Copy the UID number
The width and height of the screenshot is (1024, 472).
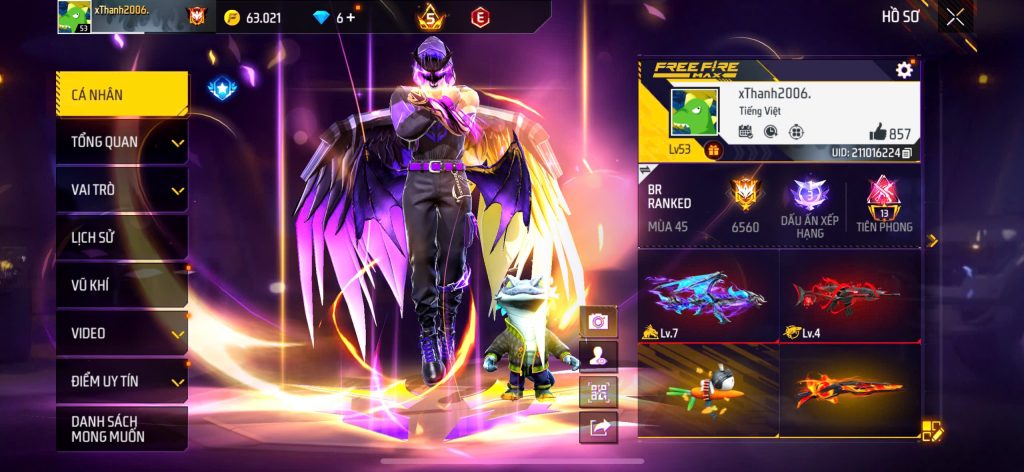tap(907, 153)
